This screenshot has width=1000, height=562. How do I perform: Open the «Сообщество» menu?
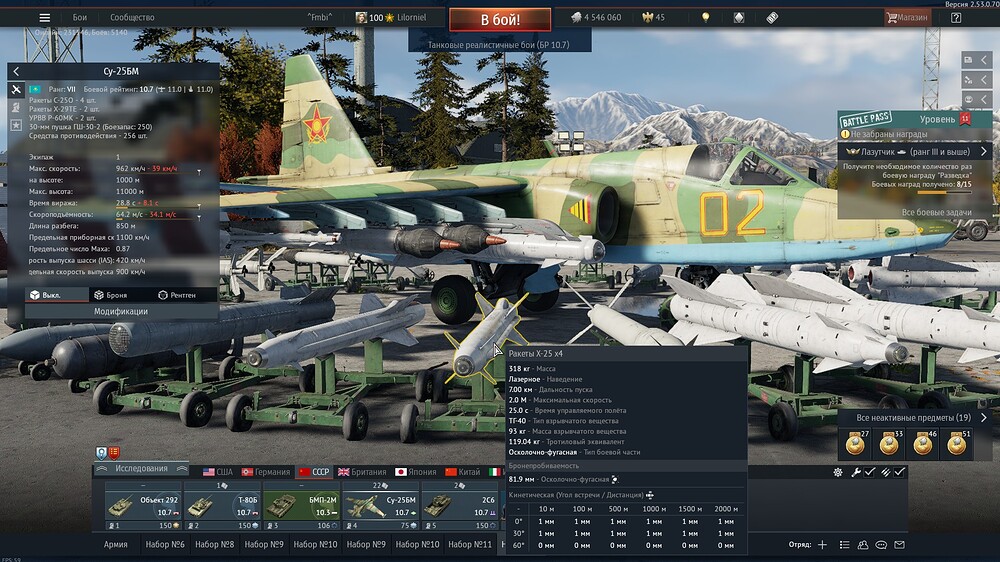tap(132, 17)
